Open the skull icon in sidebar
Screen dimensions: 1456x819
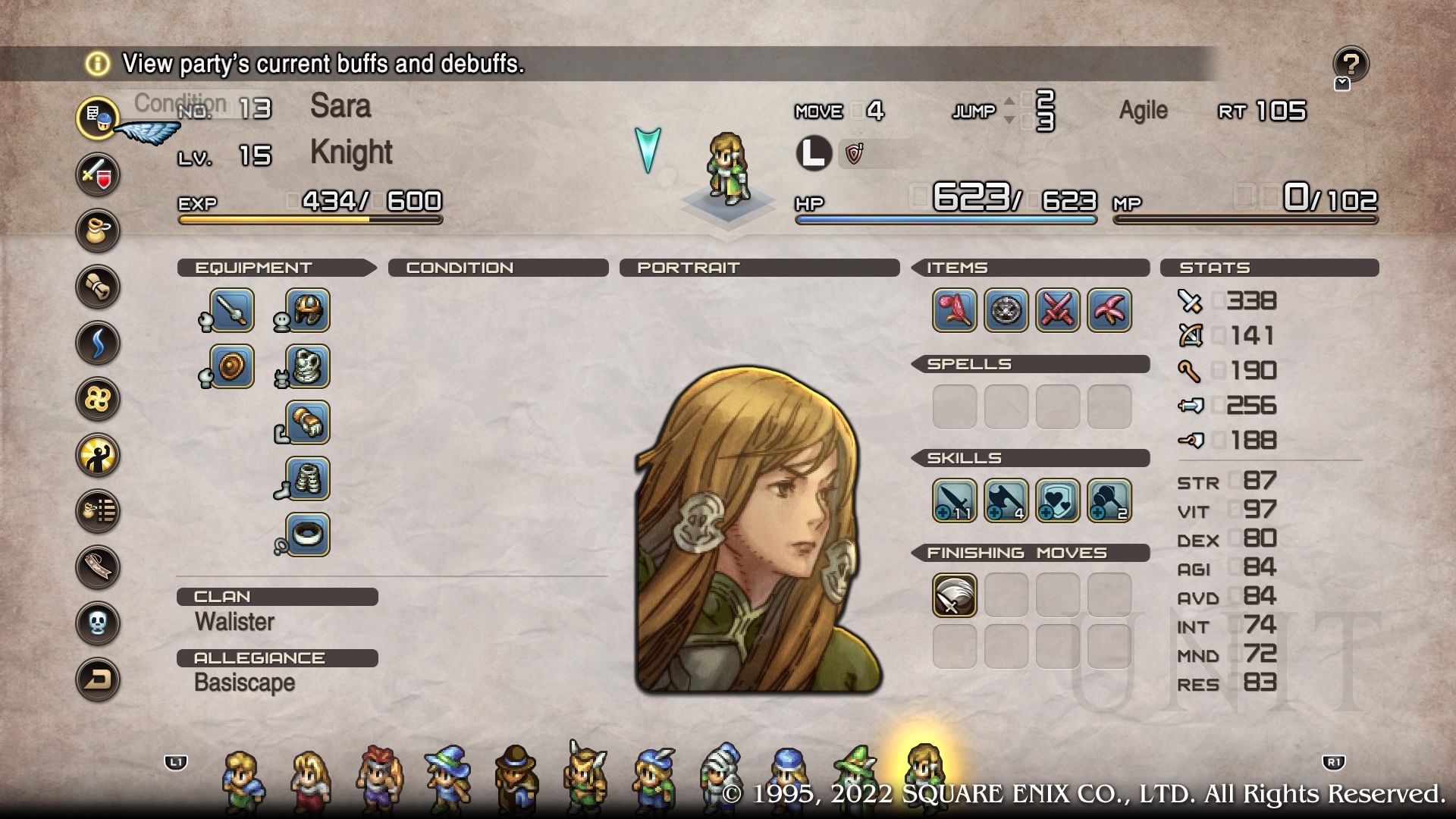[x=98, y=623]
